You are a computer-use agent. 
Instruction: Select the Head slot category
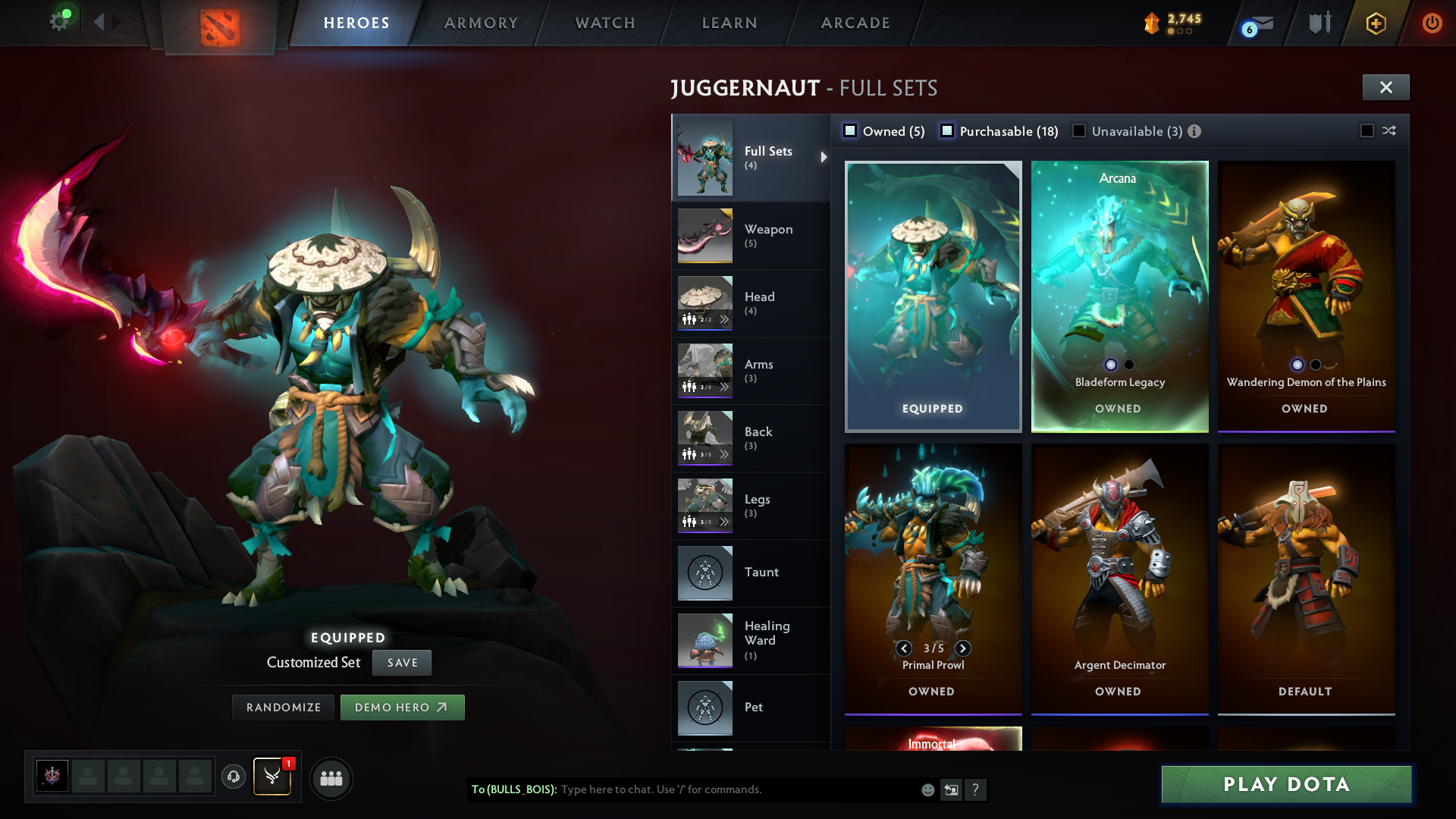pyautogui.click(x=750, y=303)
